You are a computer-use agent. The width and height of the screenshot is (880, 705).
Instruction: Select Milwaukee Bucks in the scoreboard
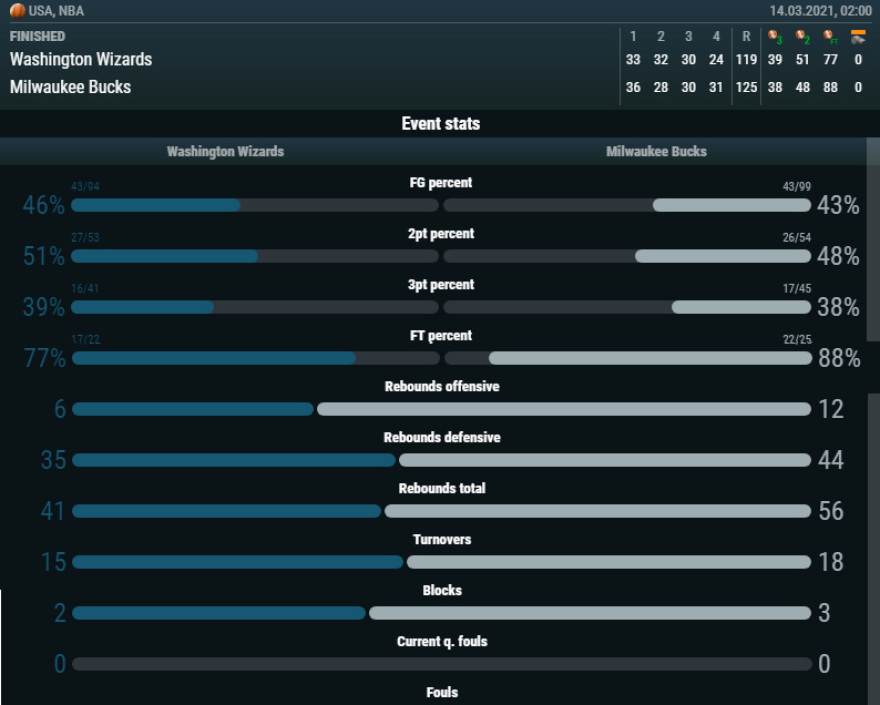point(70,87)
